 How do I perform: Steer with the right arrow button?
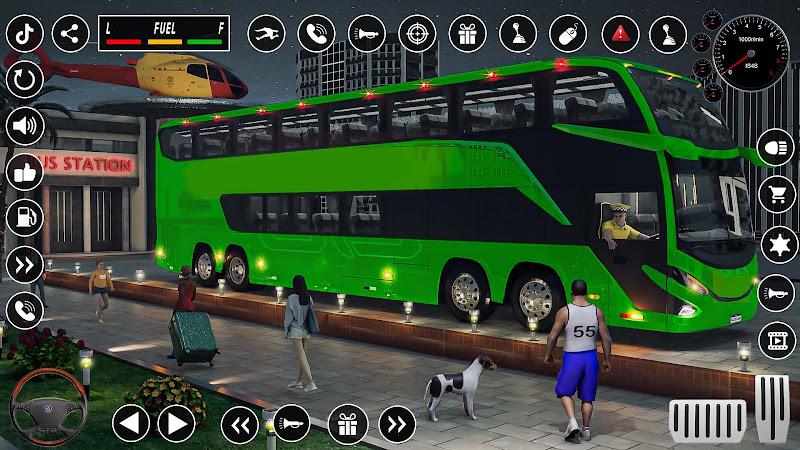[176, 423]
